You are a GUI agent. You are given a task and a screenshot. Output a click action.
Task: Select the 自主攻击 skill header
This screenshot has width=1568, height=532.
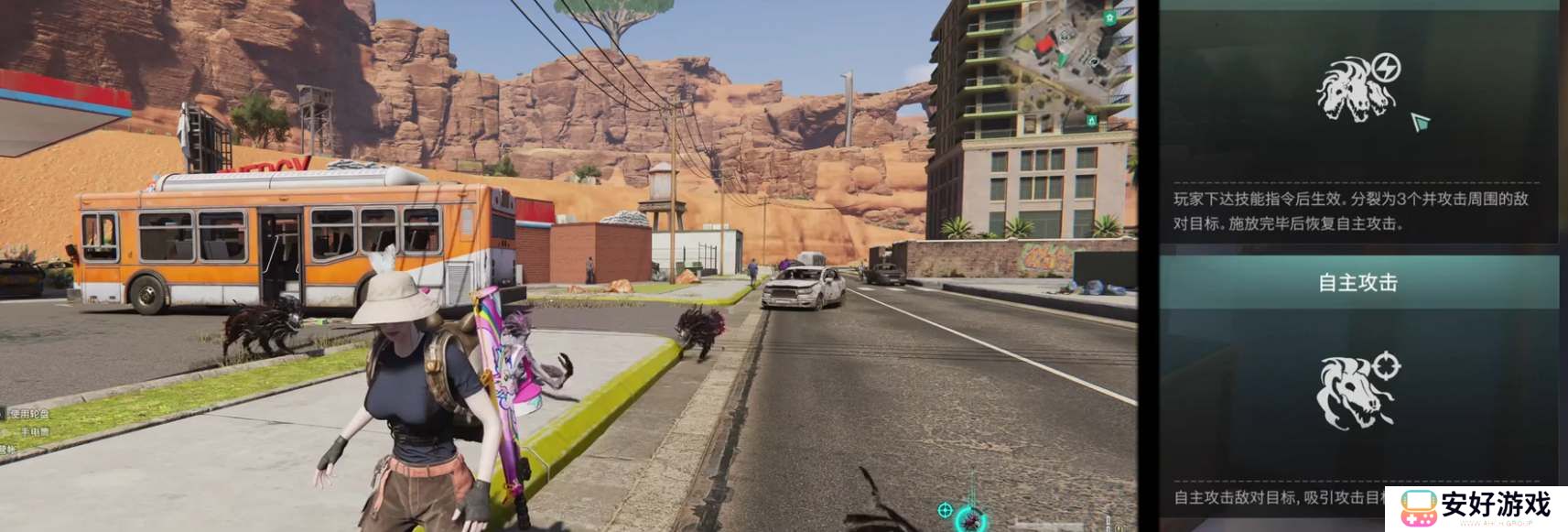point(1357,283)
